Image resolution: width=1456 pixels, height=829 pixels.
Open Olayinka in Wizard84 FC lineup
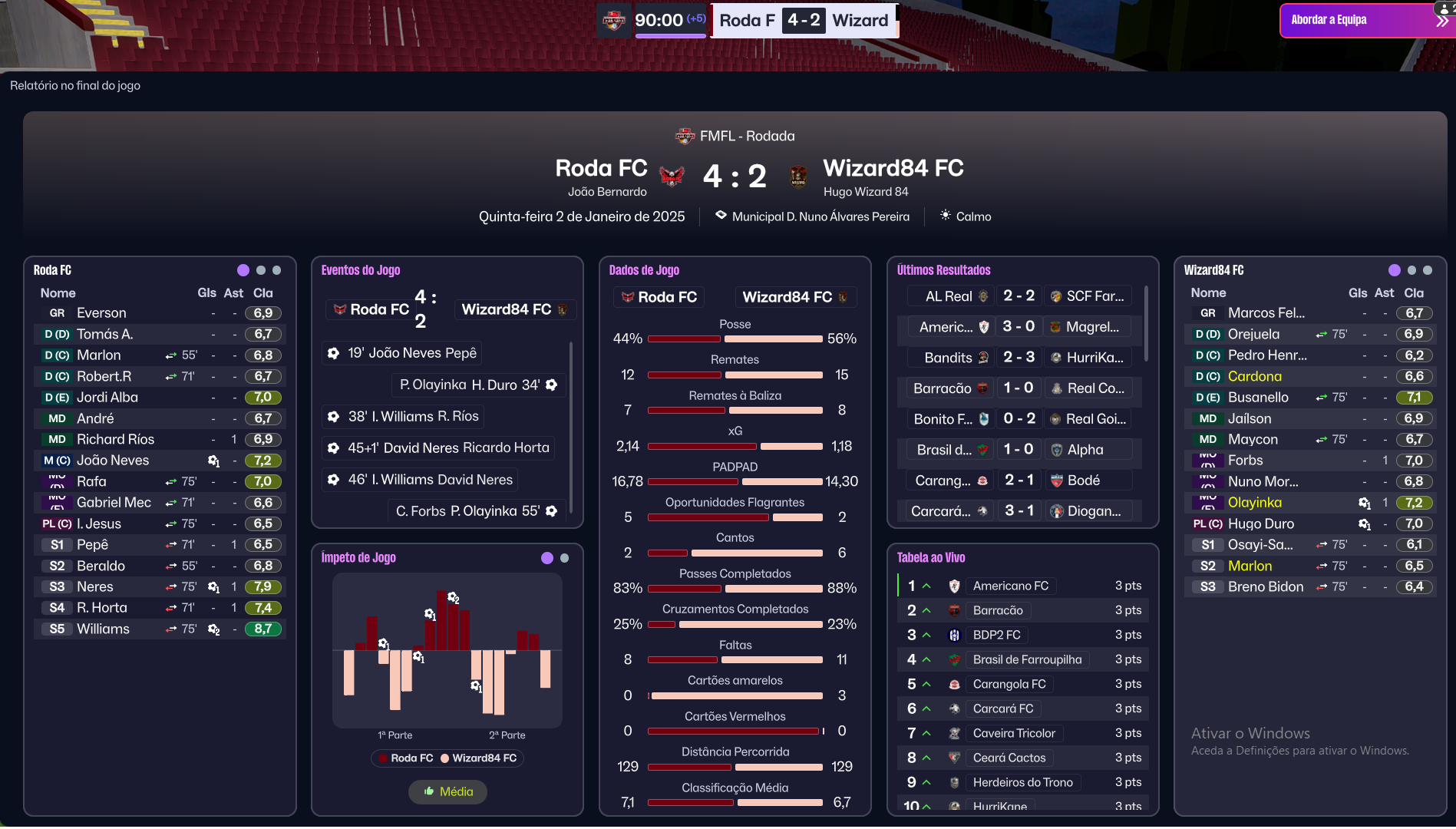tap(1254, 503)
